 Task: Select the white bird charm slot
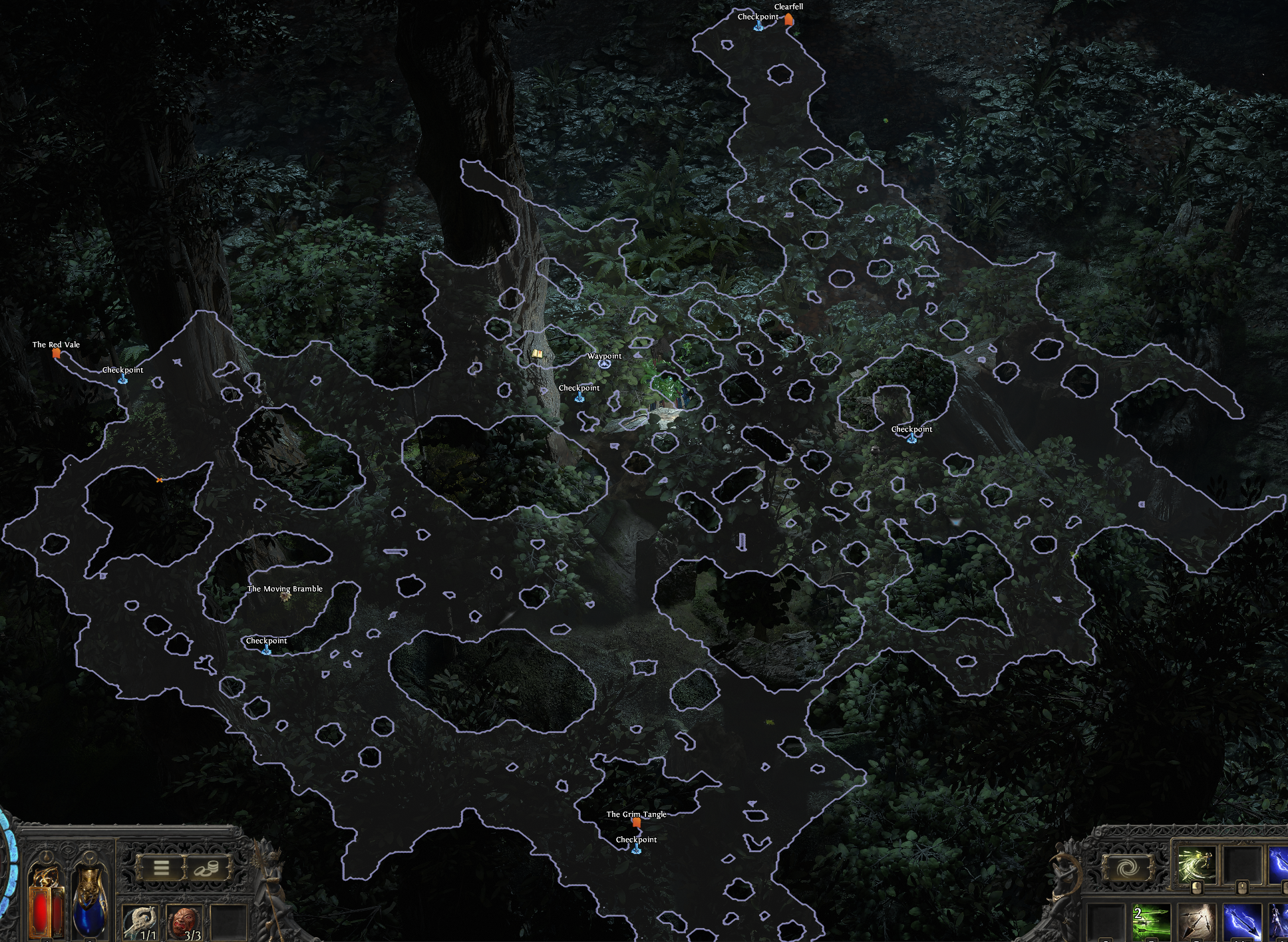pyautogui.click(x=142, y=923)
